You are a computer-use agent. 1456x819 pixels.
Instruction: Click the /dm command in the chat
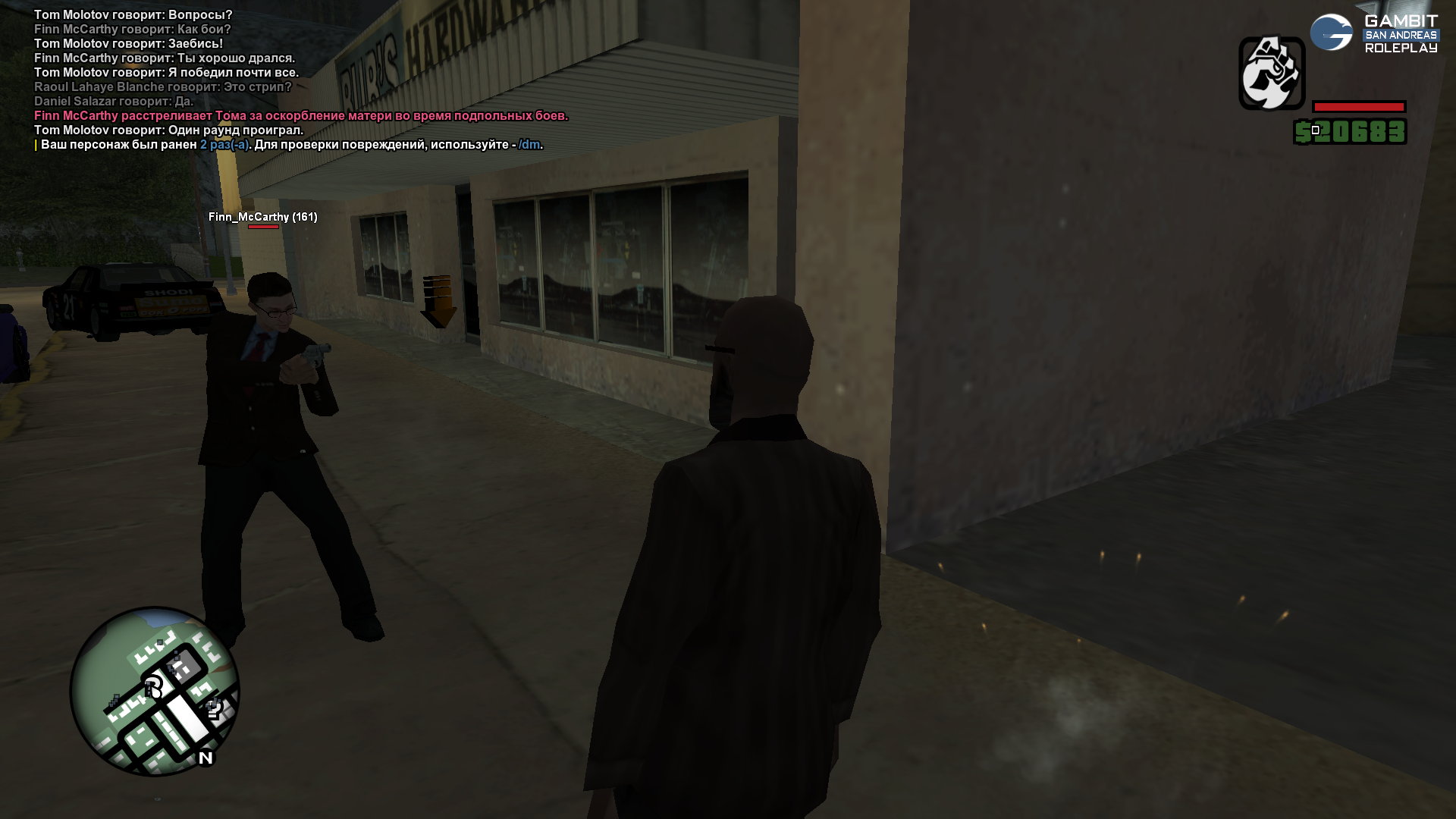click(529, 145)
